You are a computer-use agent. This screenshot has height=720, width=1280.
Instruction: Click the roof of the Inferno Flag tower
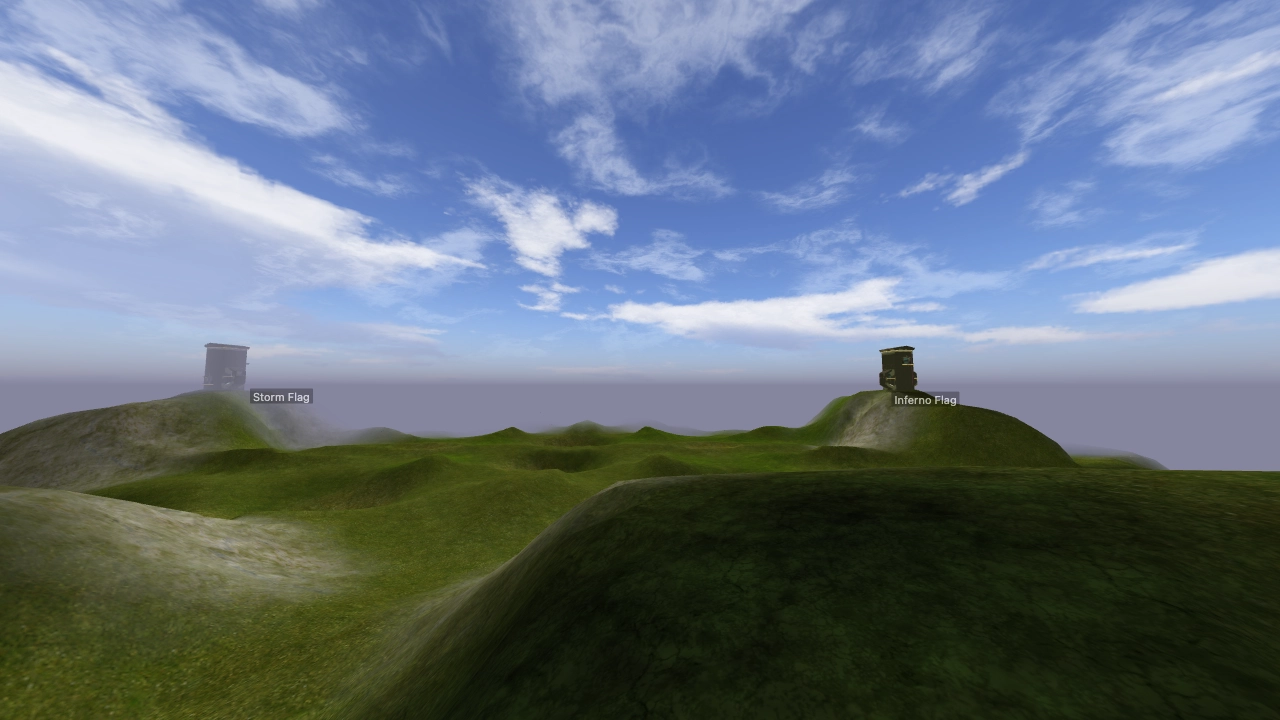(897, 348)
